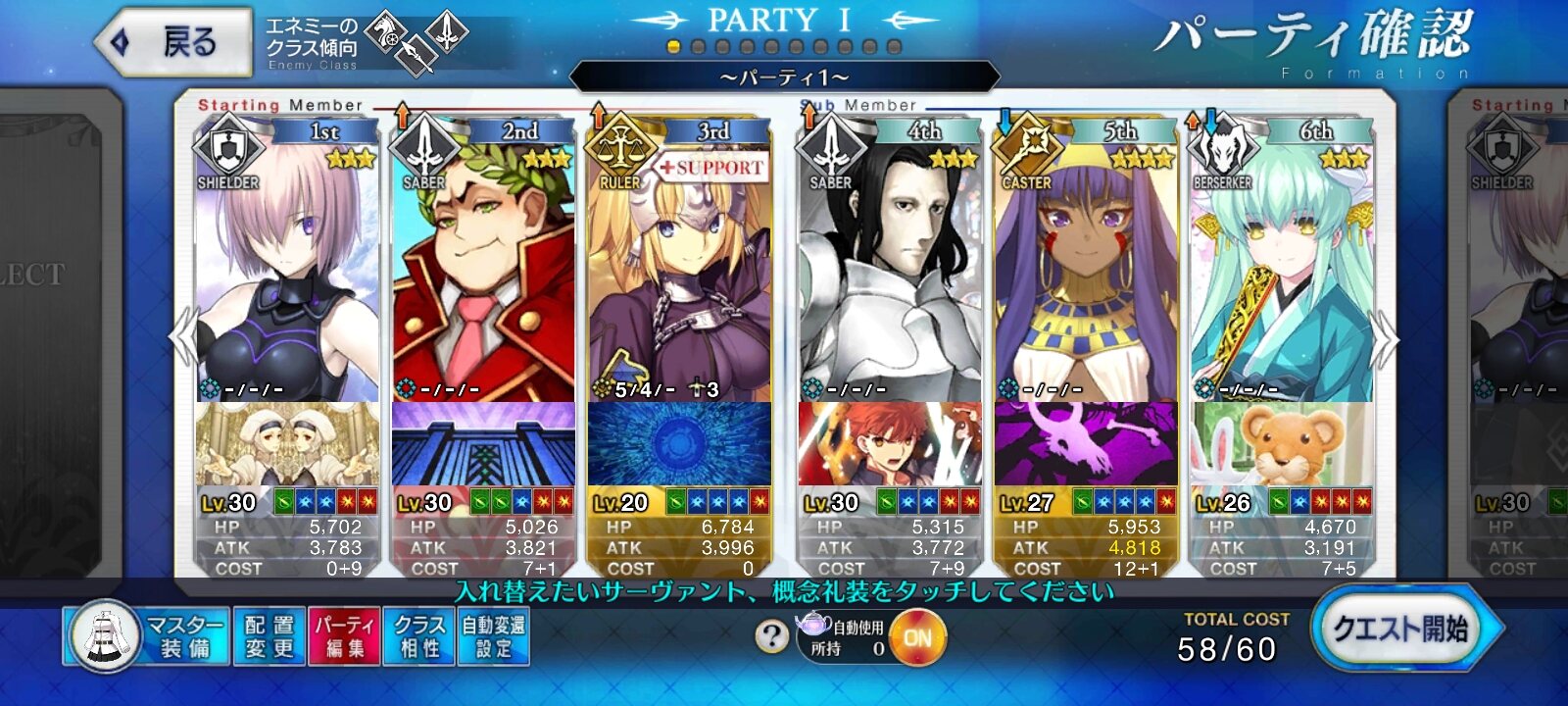
Task: Go back with the 戻る button
Action: click(x=172, y=42)
